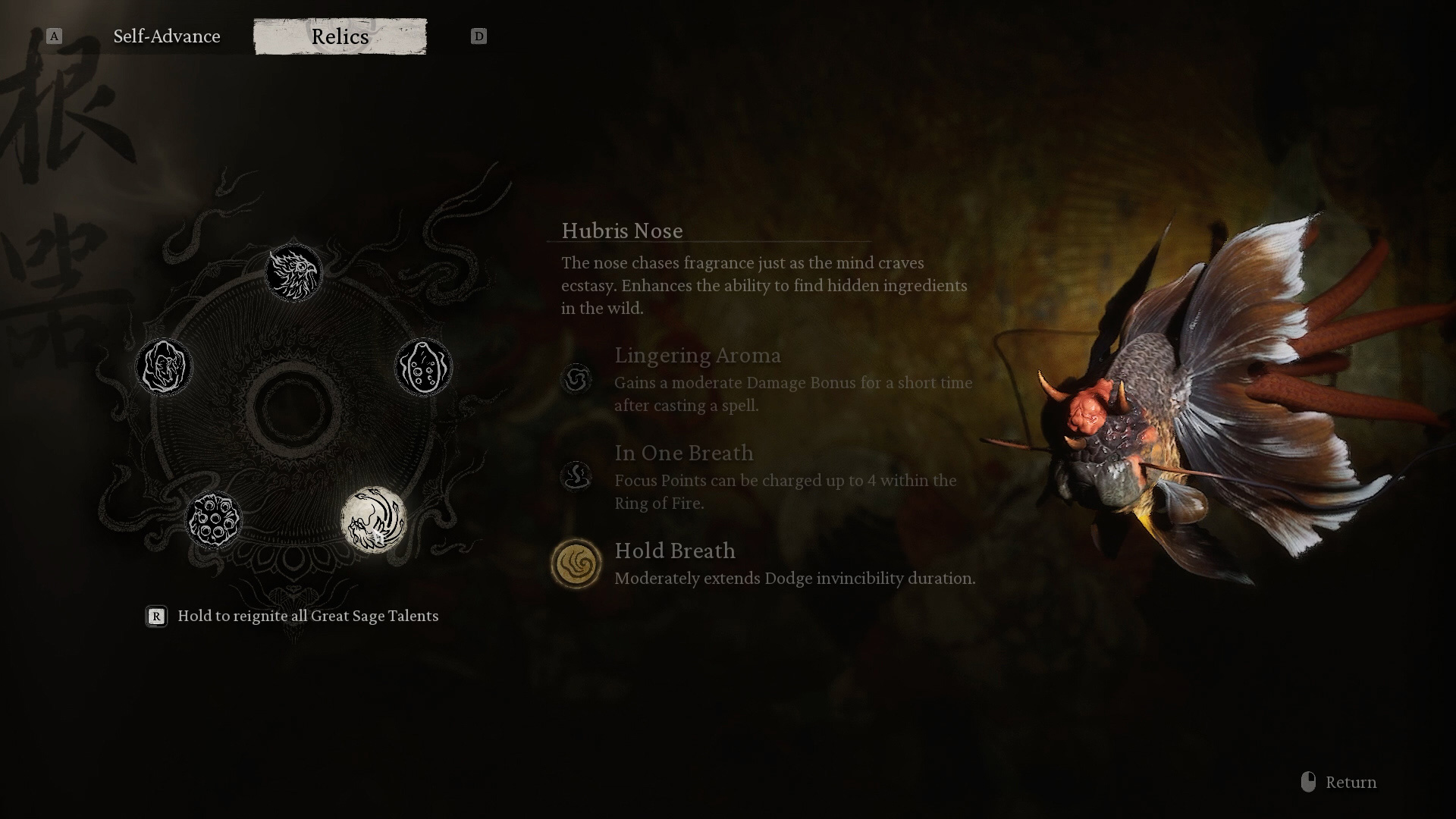Viewport: 1456px width, 819px height.
Task: Pick the spotted gourd relic icon
Action: [x=423, y=367]
